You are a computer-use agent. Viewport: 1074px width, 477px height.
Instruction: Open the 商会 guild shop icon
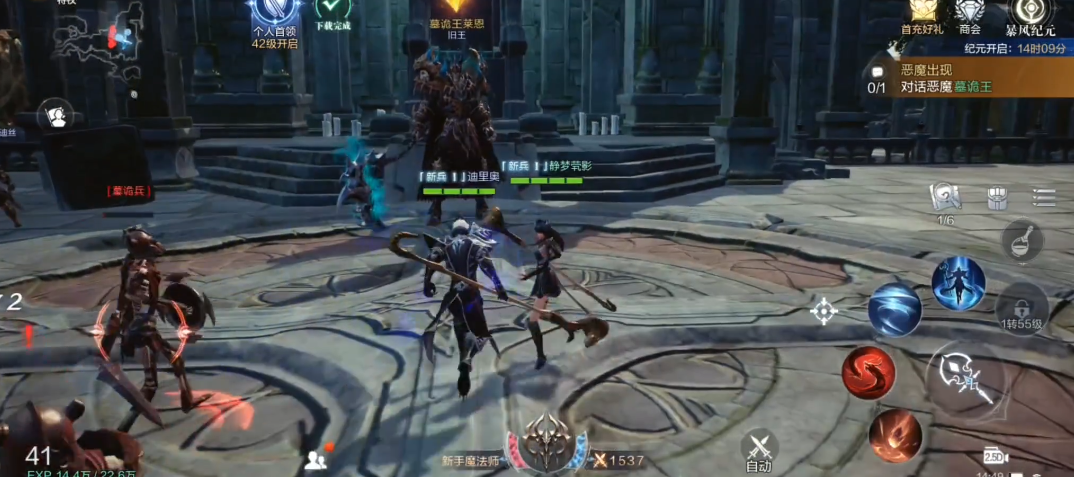click(x=969, y=14)
